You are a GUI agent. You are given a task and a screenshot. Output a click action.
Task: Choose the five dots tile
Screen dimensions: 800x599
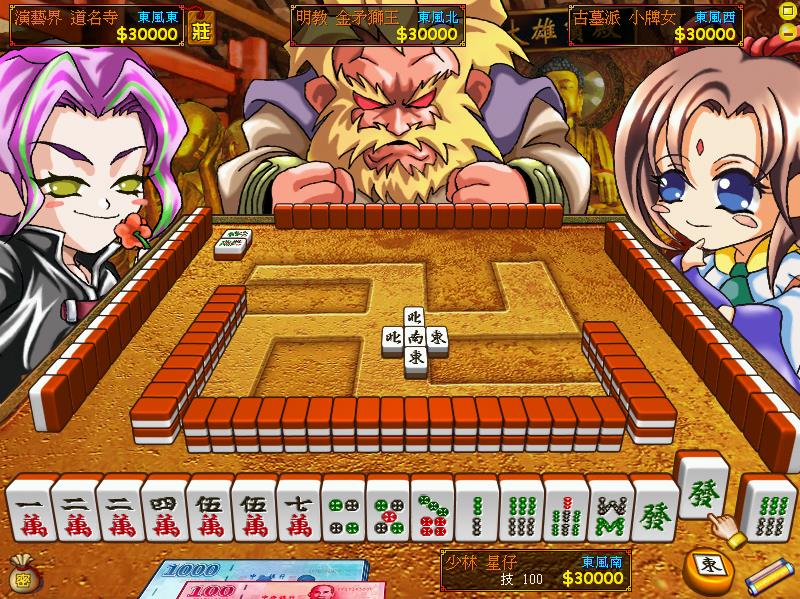coord(387,512)
